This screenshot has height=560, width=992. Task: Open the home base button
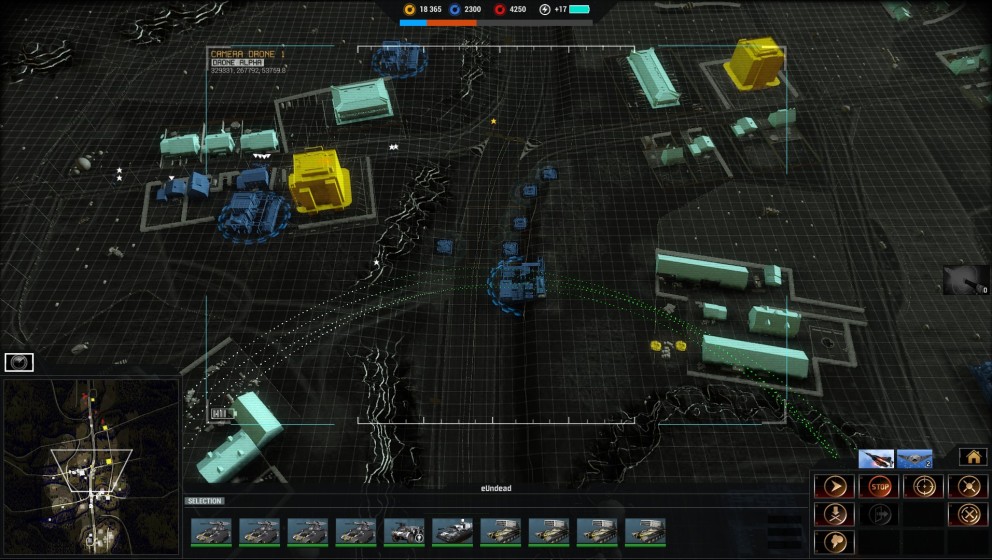[x=972, y=457]
